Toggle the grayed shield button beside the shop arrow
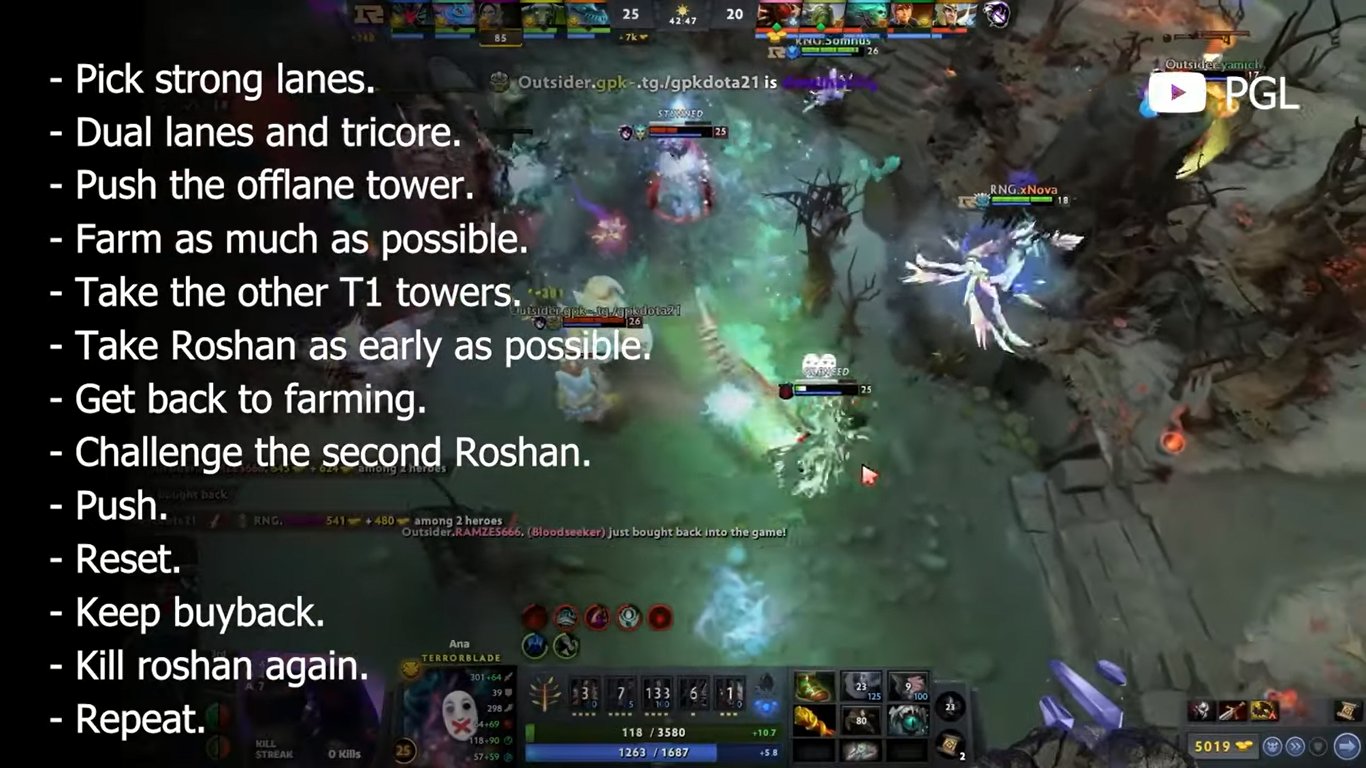The width and height of the screenshot is (1366, 768). pos(1319,746)
